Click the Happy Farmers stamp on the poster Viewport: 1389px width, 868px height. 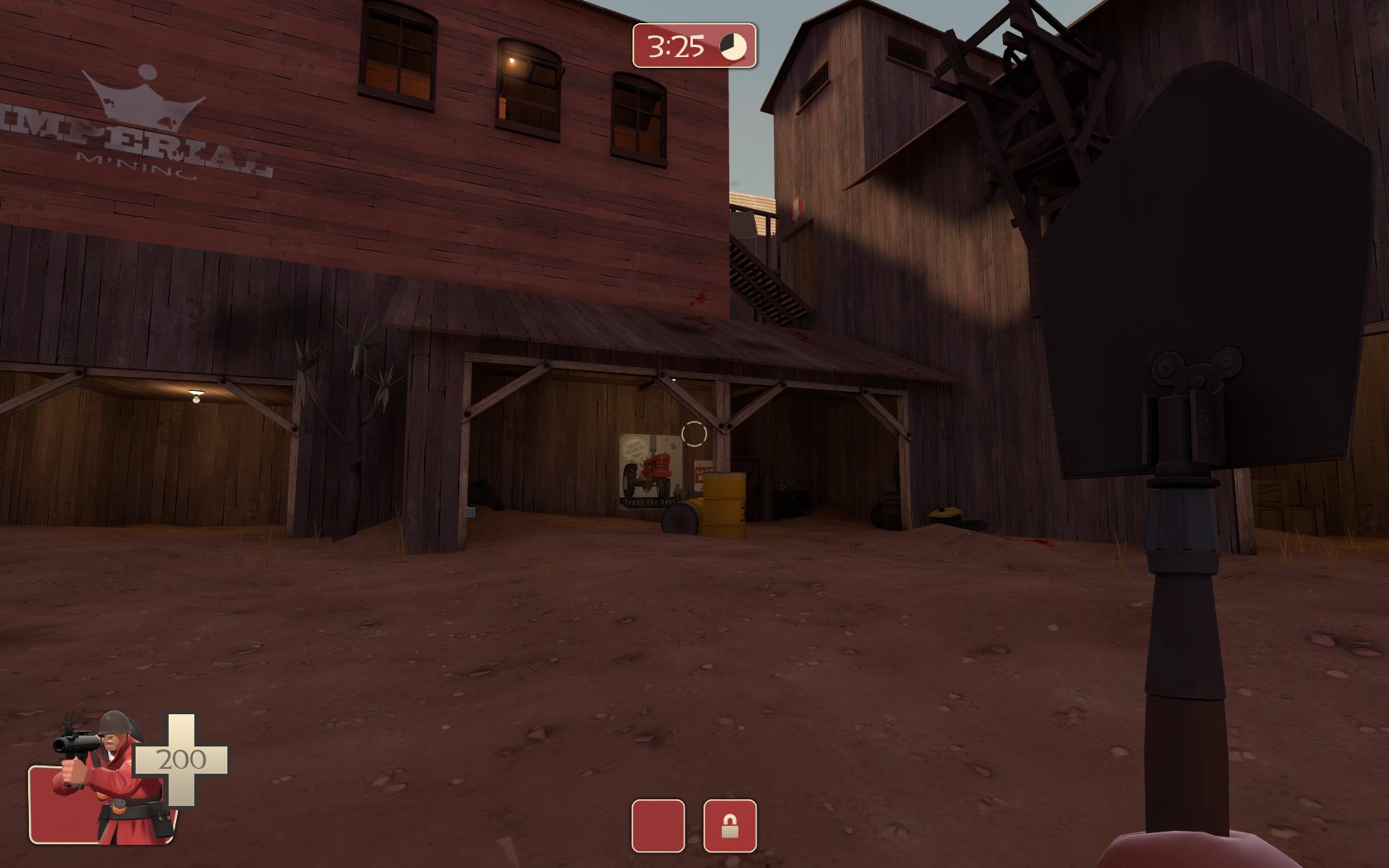(636, 447)
